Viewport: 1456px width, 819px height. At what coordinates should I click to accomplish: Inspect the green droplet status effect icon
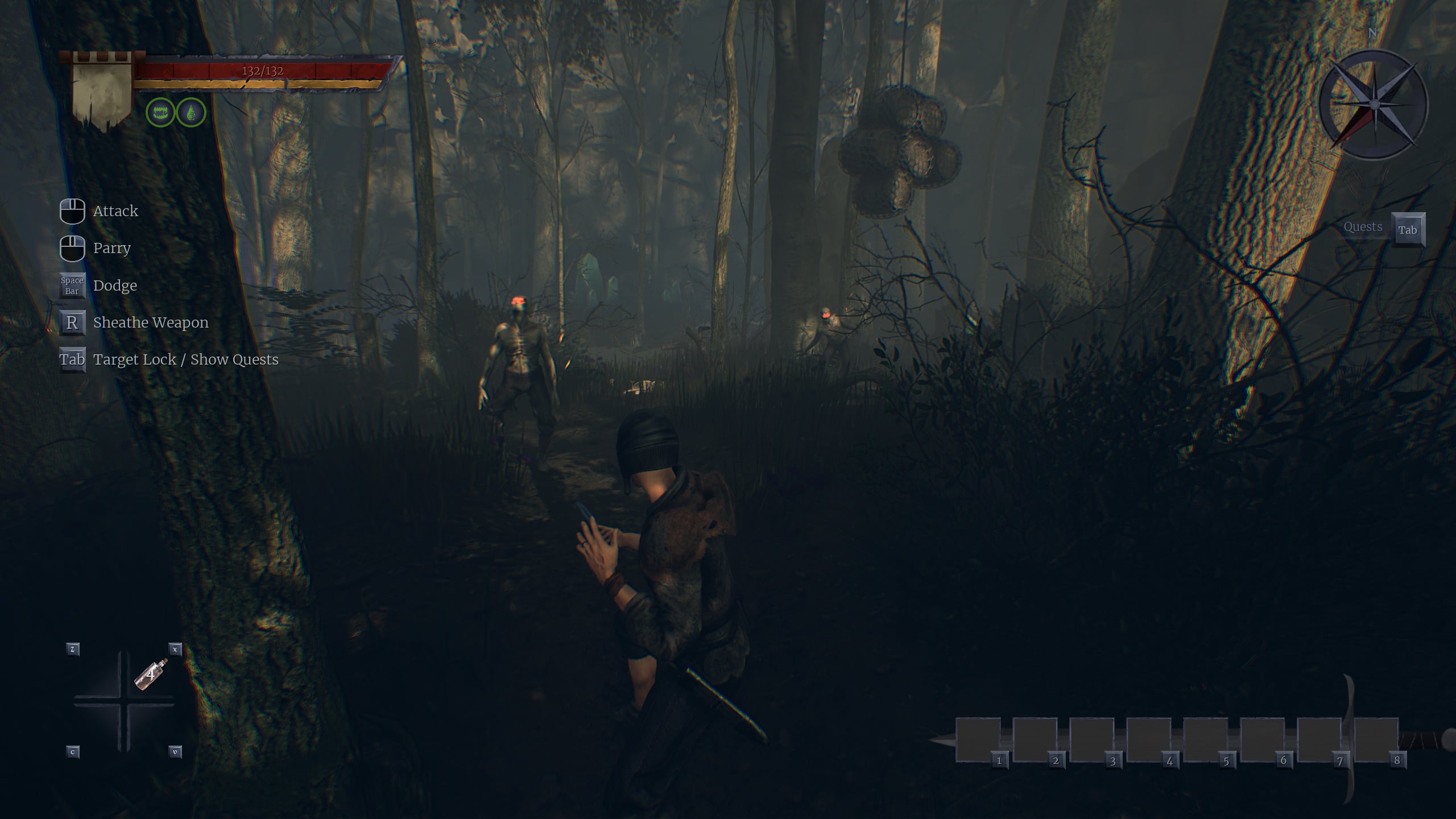click(x=191, y=112)
